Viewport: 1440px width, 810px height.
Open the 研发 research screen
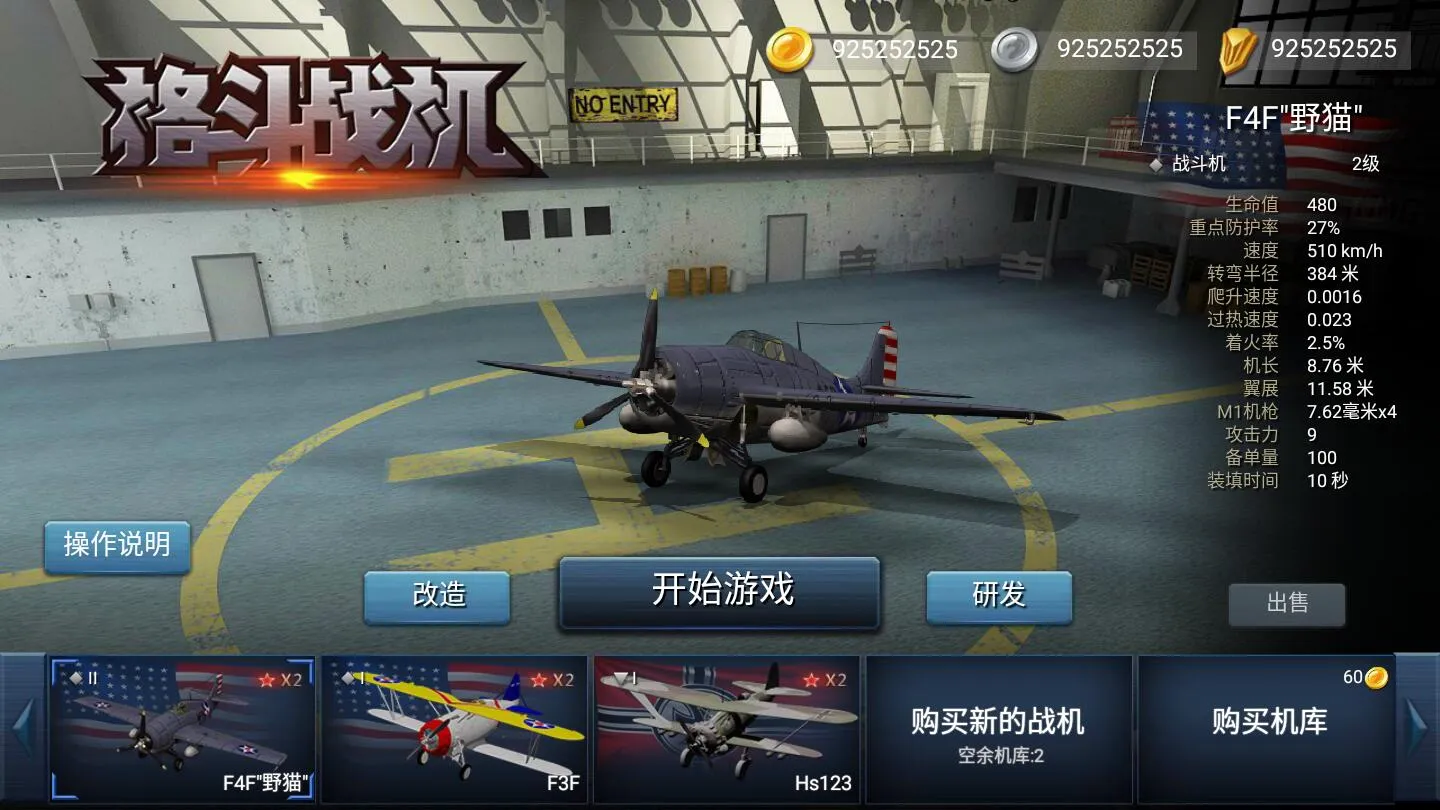pos(999,595)
